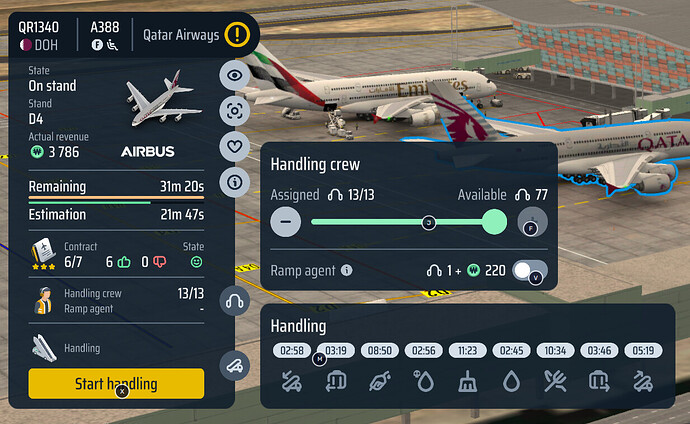690x424 pixels.
Task: Mark the flight as favorite with the heart button
Action: click(x=235, y=147)
